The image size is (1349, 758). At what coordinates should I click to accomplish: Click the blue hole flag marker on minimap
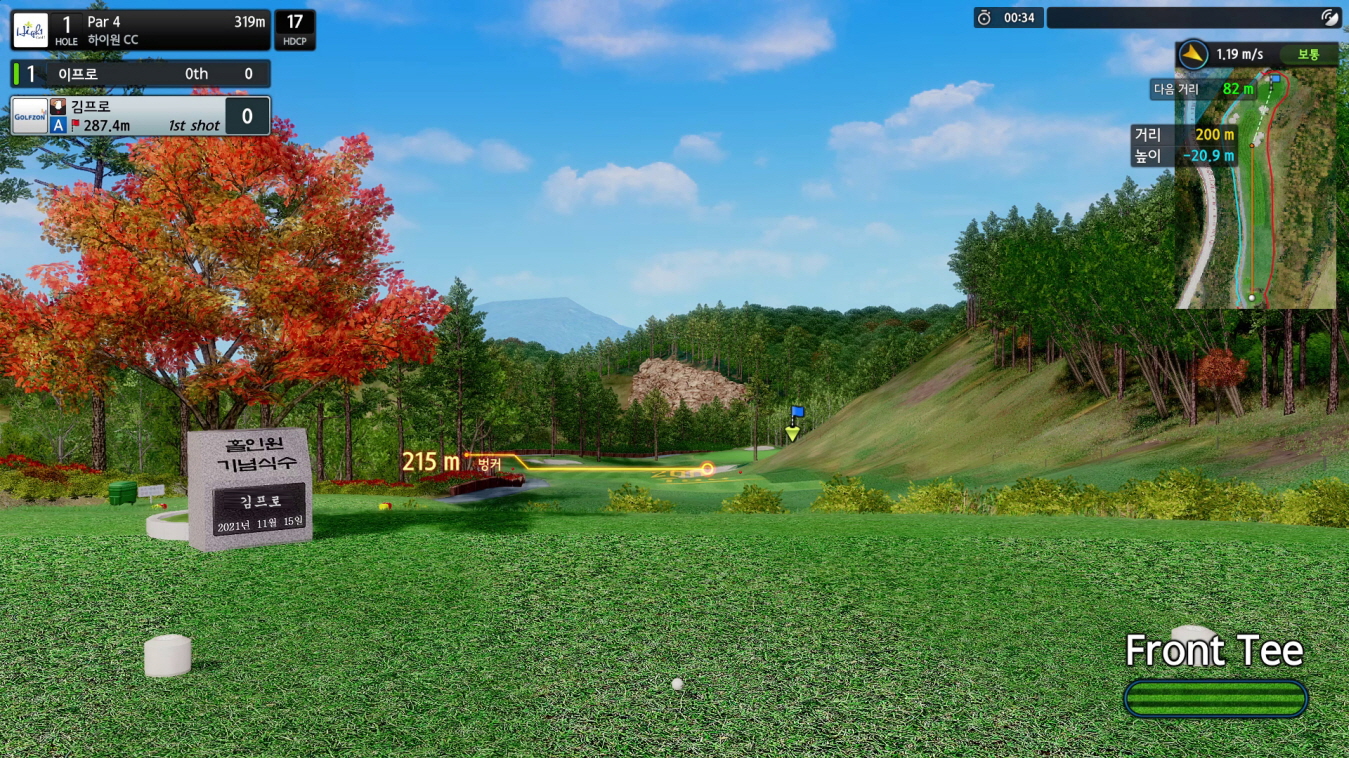click(1275, 78)
